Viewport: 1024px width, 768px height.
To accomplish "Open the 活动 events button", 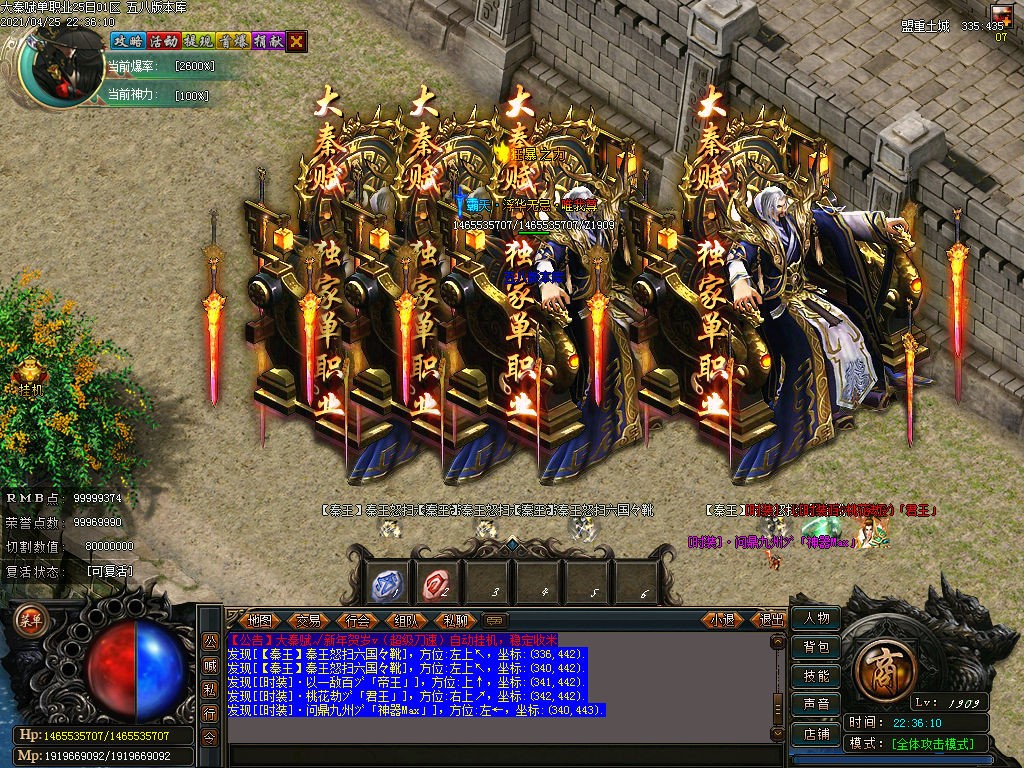I will [162, 41].
